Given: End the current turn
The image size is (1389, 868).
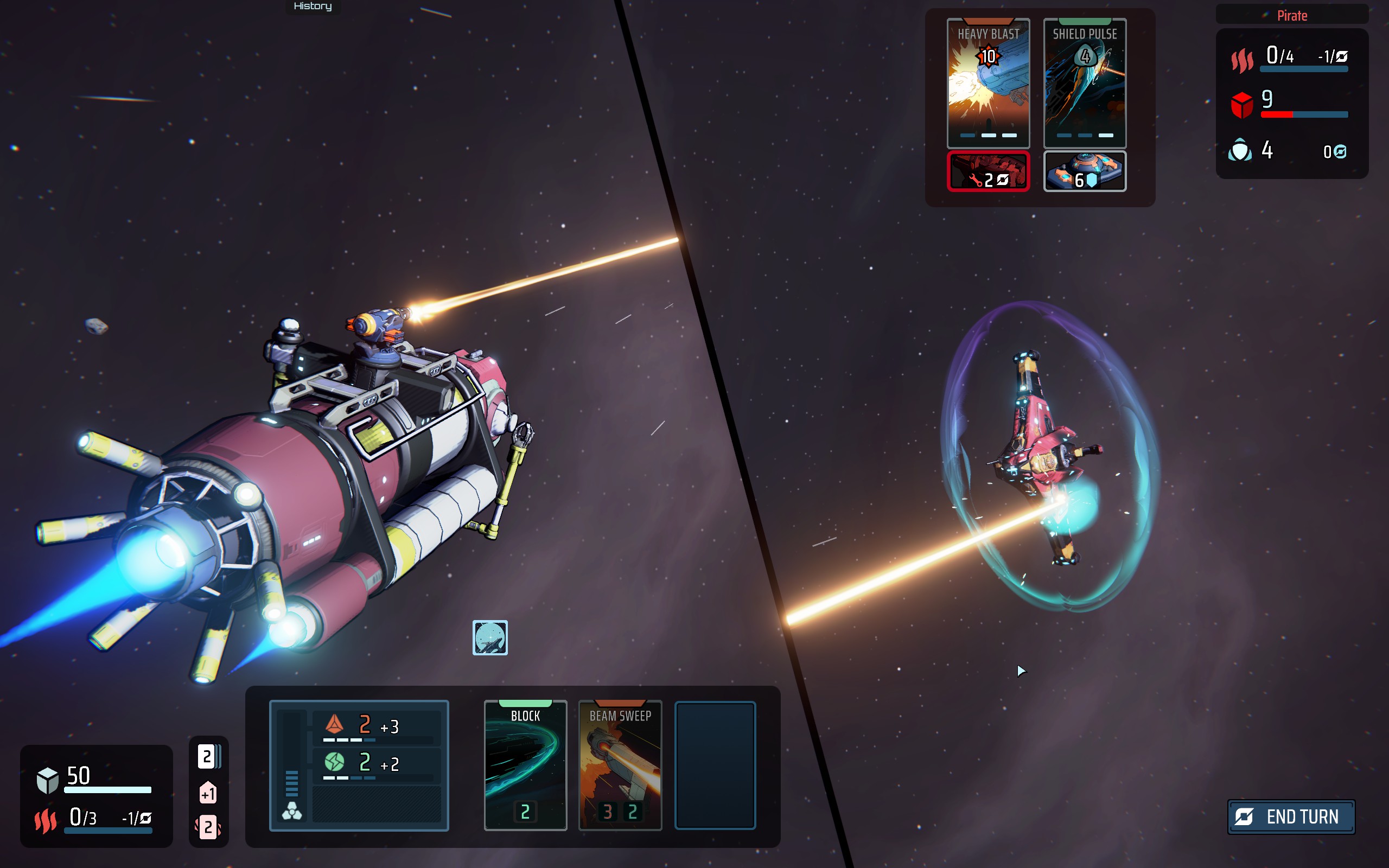Looking at the screenshot, I should click(x=1291, y=816).
